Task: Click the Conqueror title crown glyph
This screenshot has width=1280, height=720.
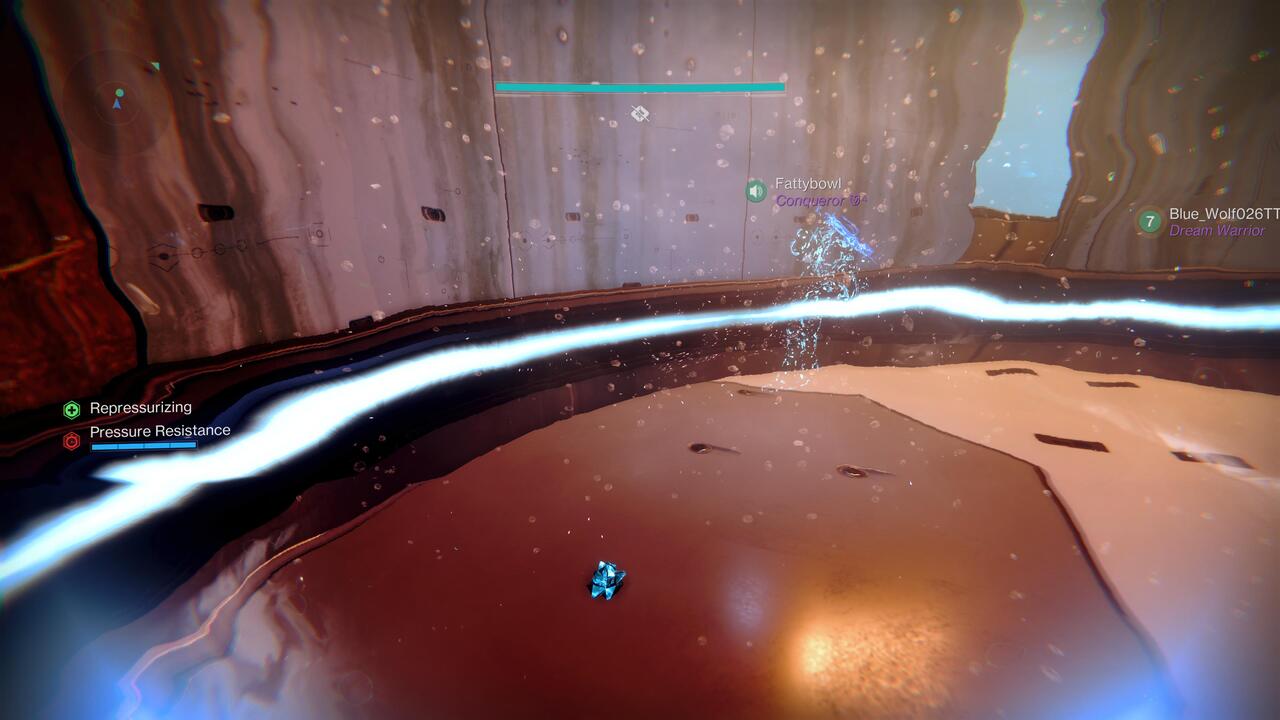Action: [857, 201]
